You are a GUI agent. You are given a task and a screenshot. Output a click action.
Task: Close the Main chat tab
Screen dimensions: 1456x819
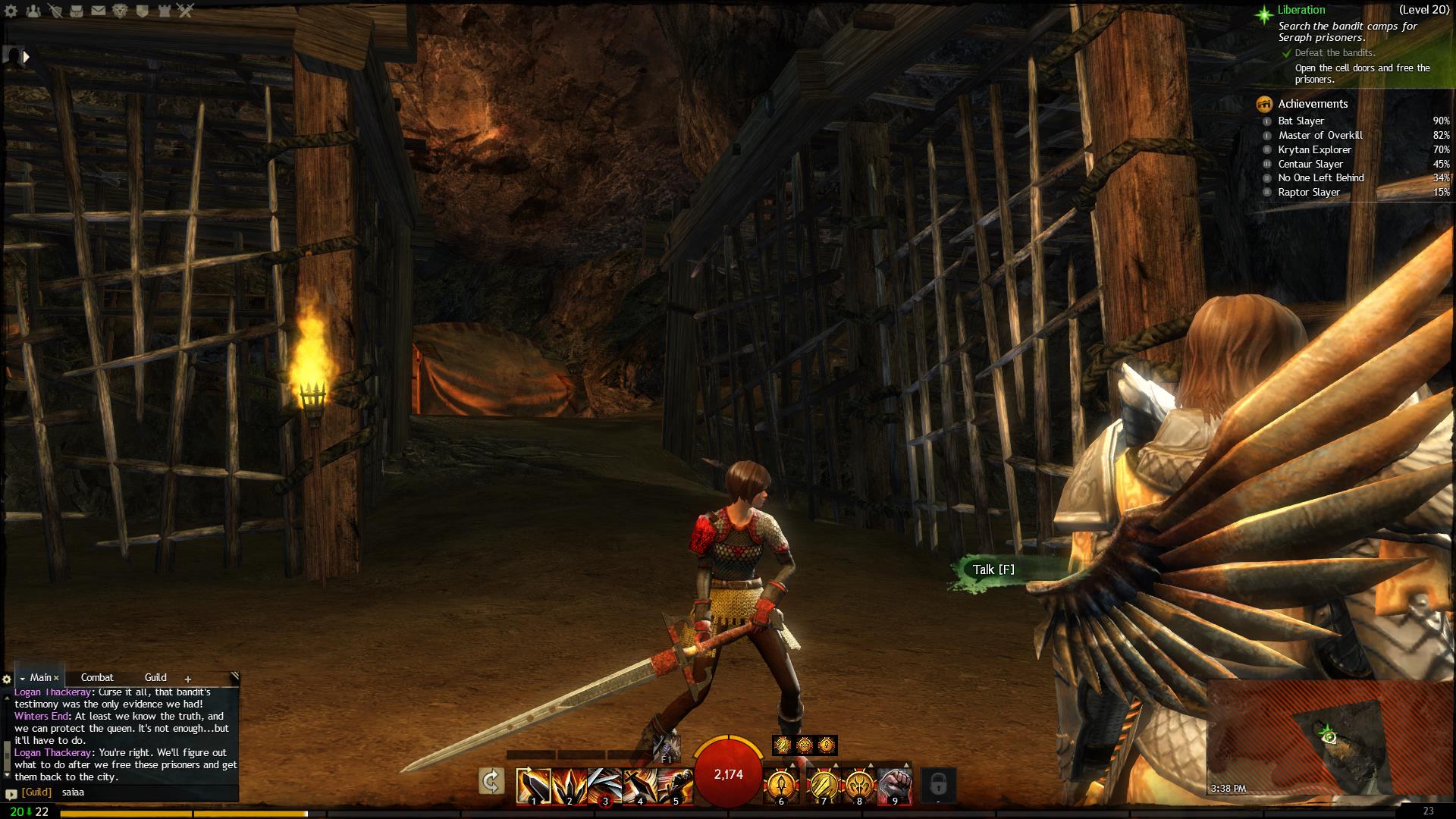pyautogui.click(x=56, y=678)
